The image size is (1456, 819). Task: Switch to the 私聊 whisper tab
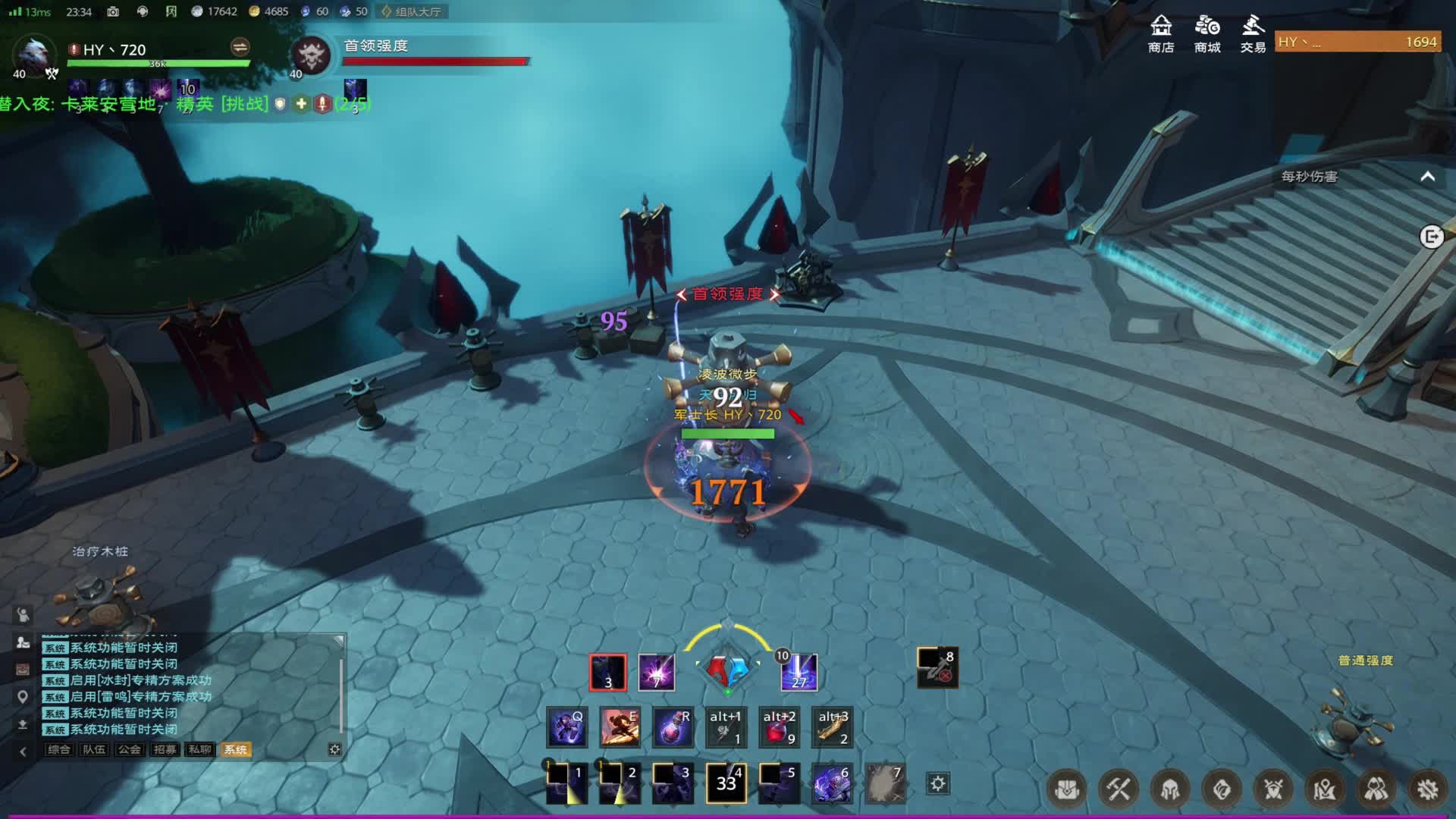click(200, 749)
